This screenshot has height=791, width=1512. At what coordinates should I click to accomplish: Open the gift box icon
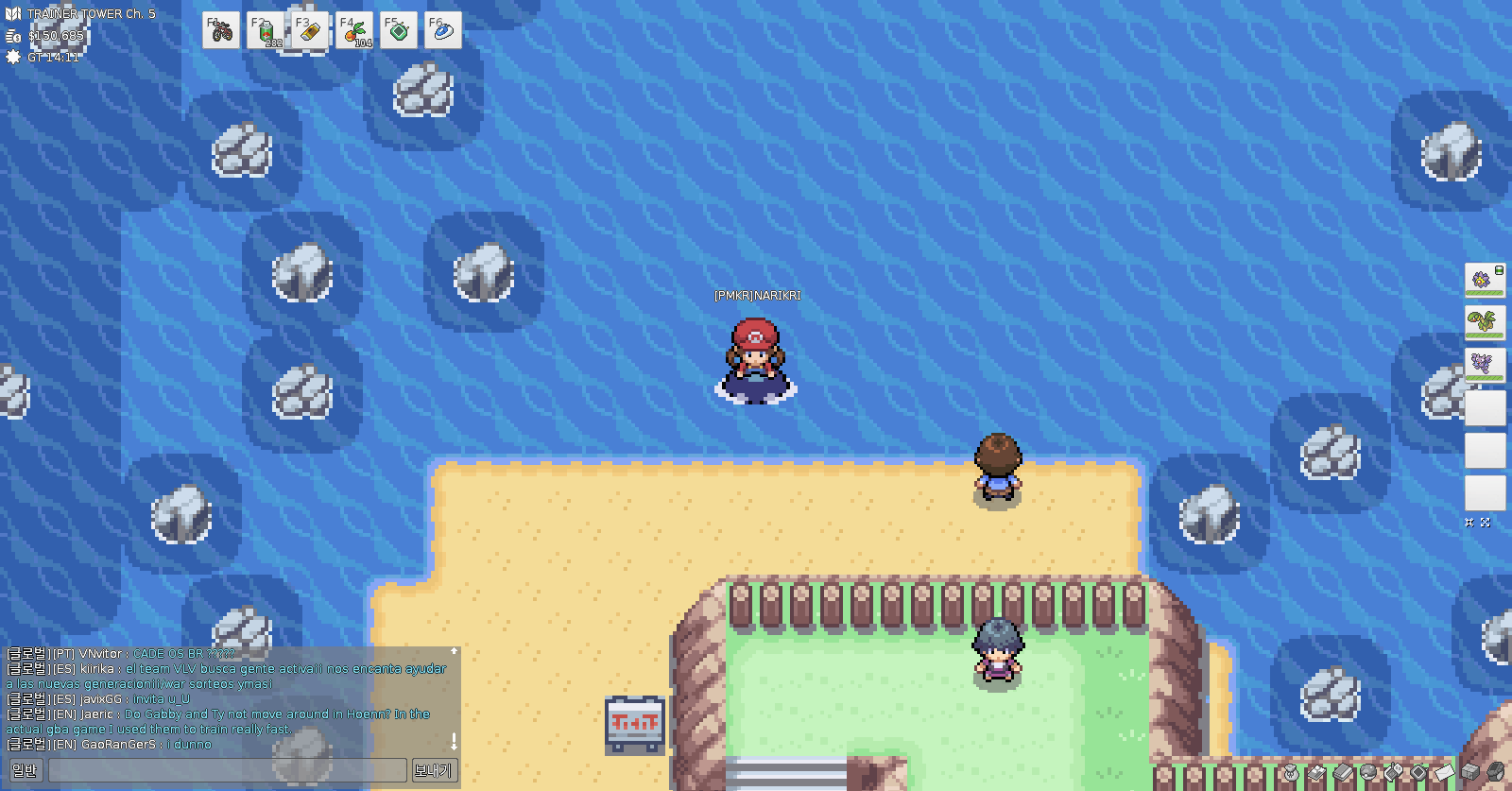(x=1469, y=772)
